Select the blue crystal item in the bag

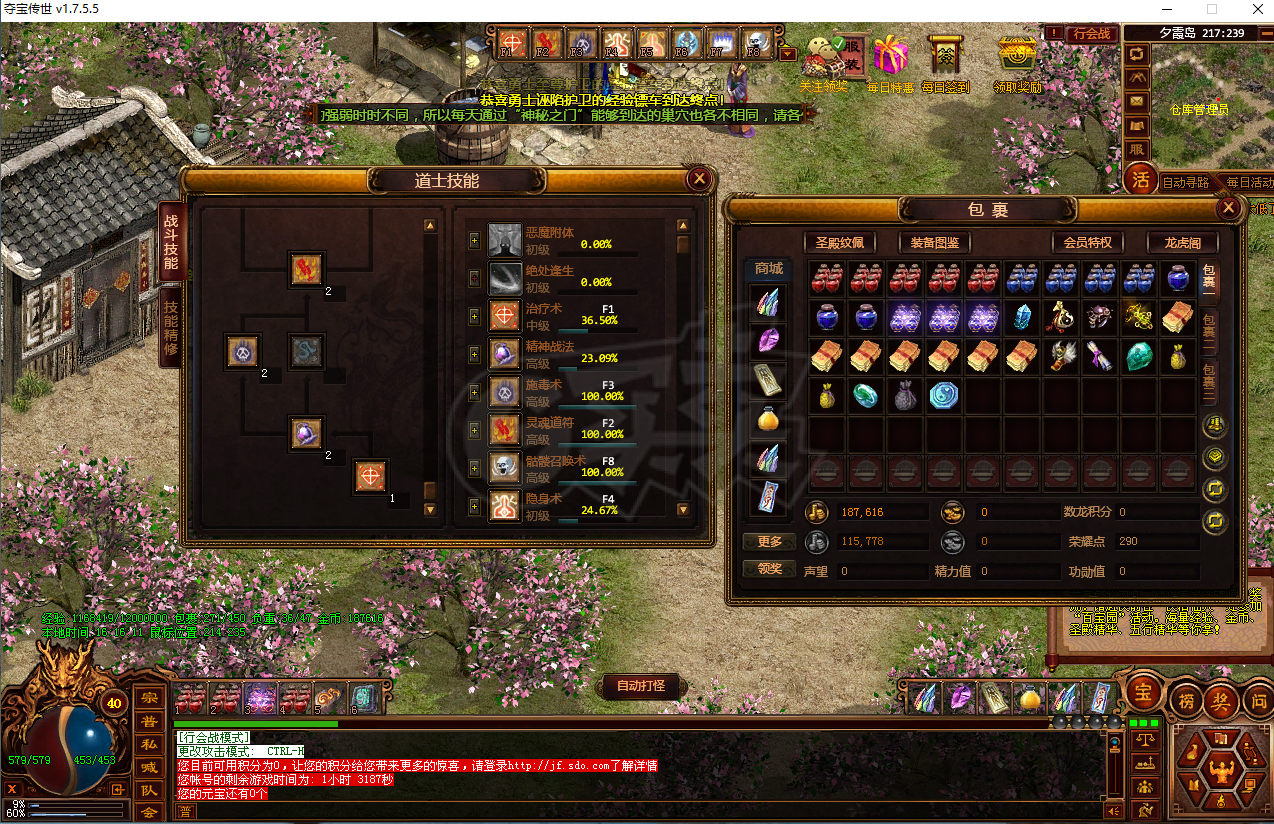1021,317
